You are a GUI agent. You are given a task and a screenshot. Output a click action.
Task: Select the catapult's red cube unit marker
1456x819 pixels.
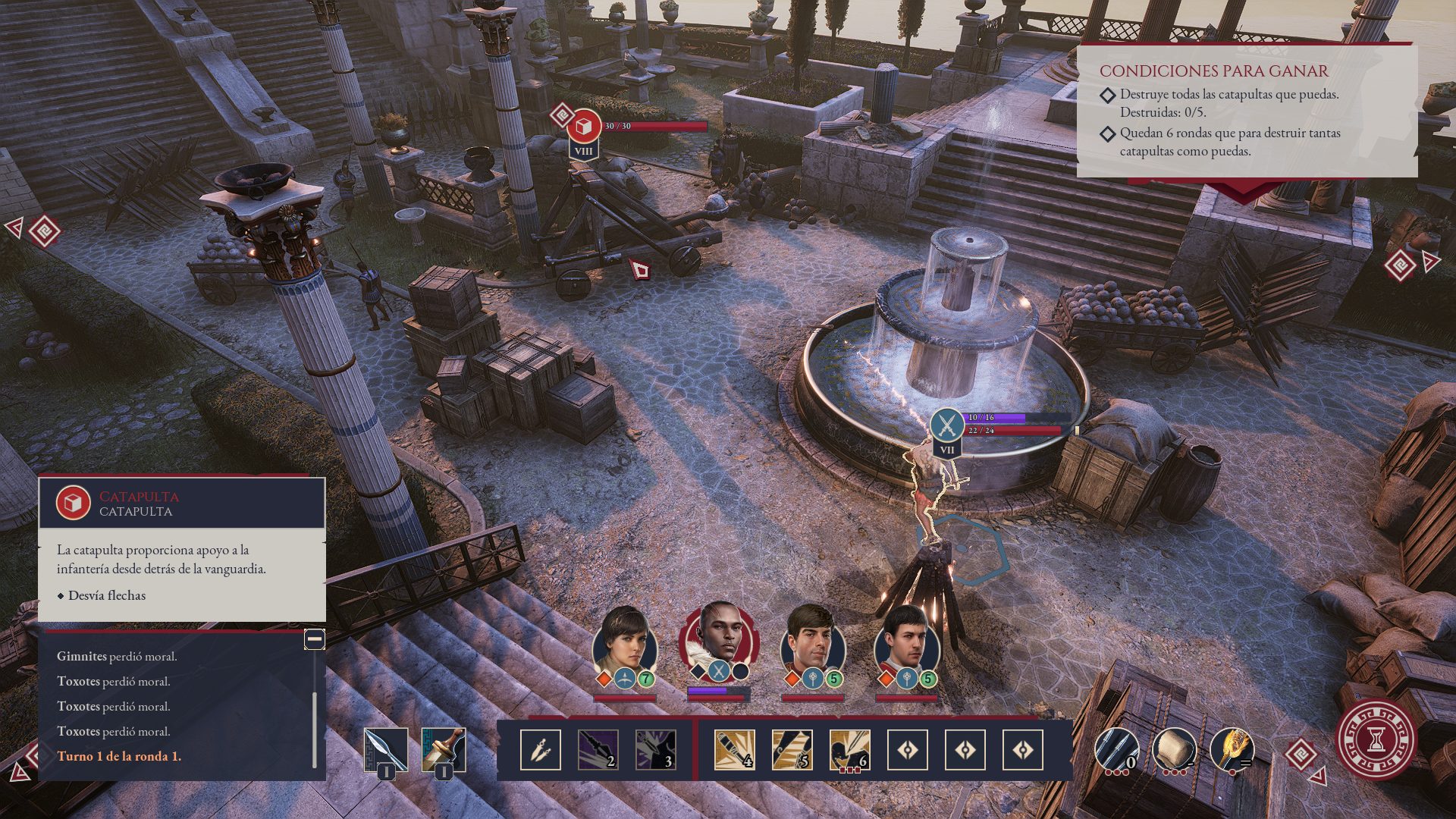[584, 126]
